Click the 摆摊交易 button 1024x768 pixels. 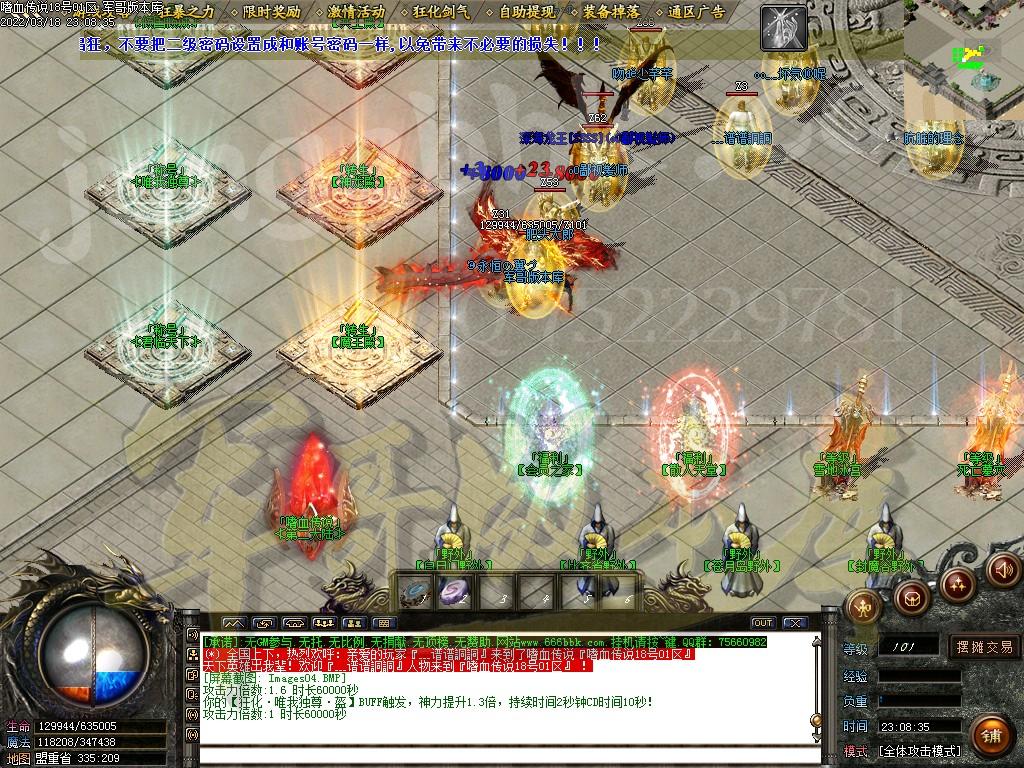click(x=983, y=647)
